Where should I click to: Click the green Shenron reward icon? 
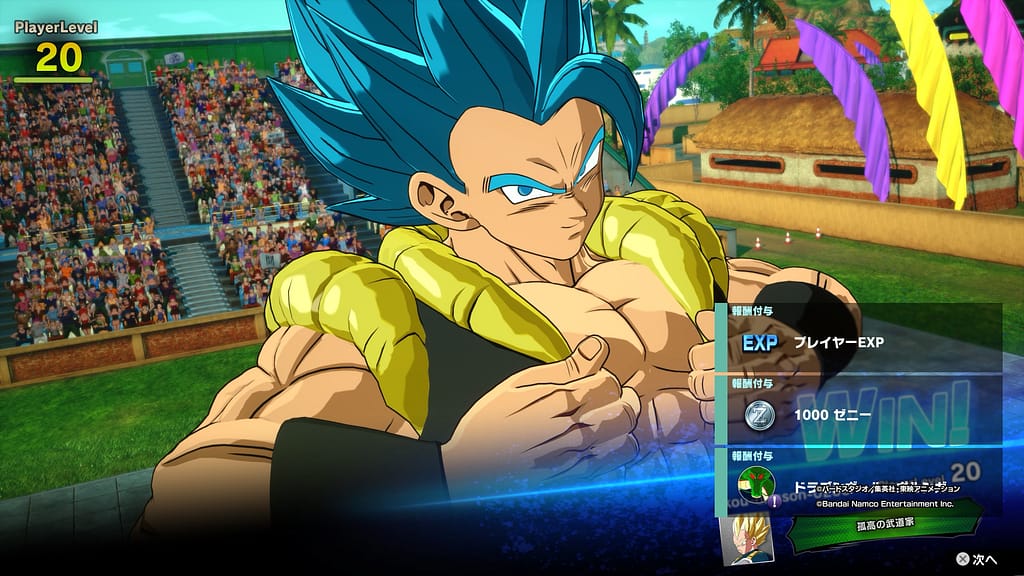(x=755, y=484)
